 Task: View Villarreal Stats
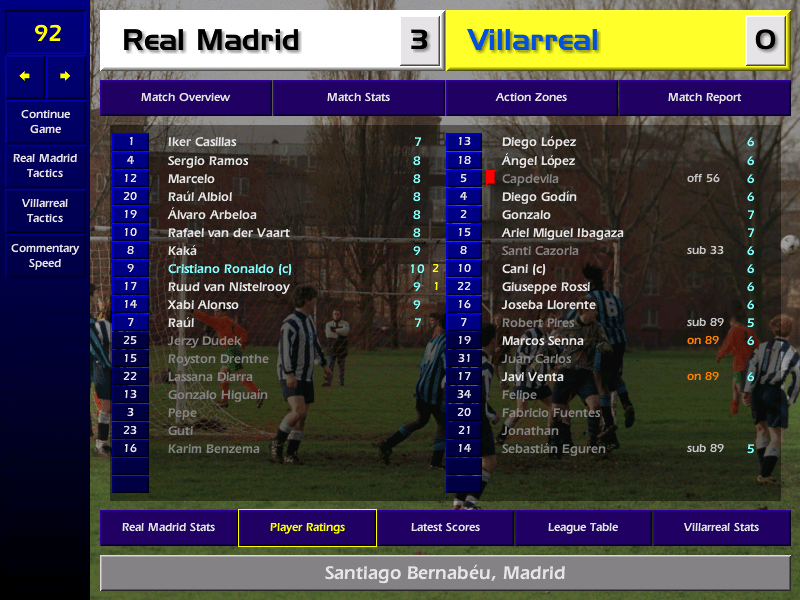[x=721, y=527]
